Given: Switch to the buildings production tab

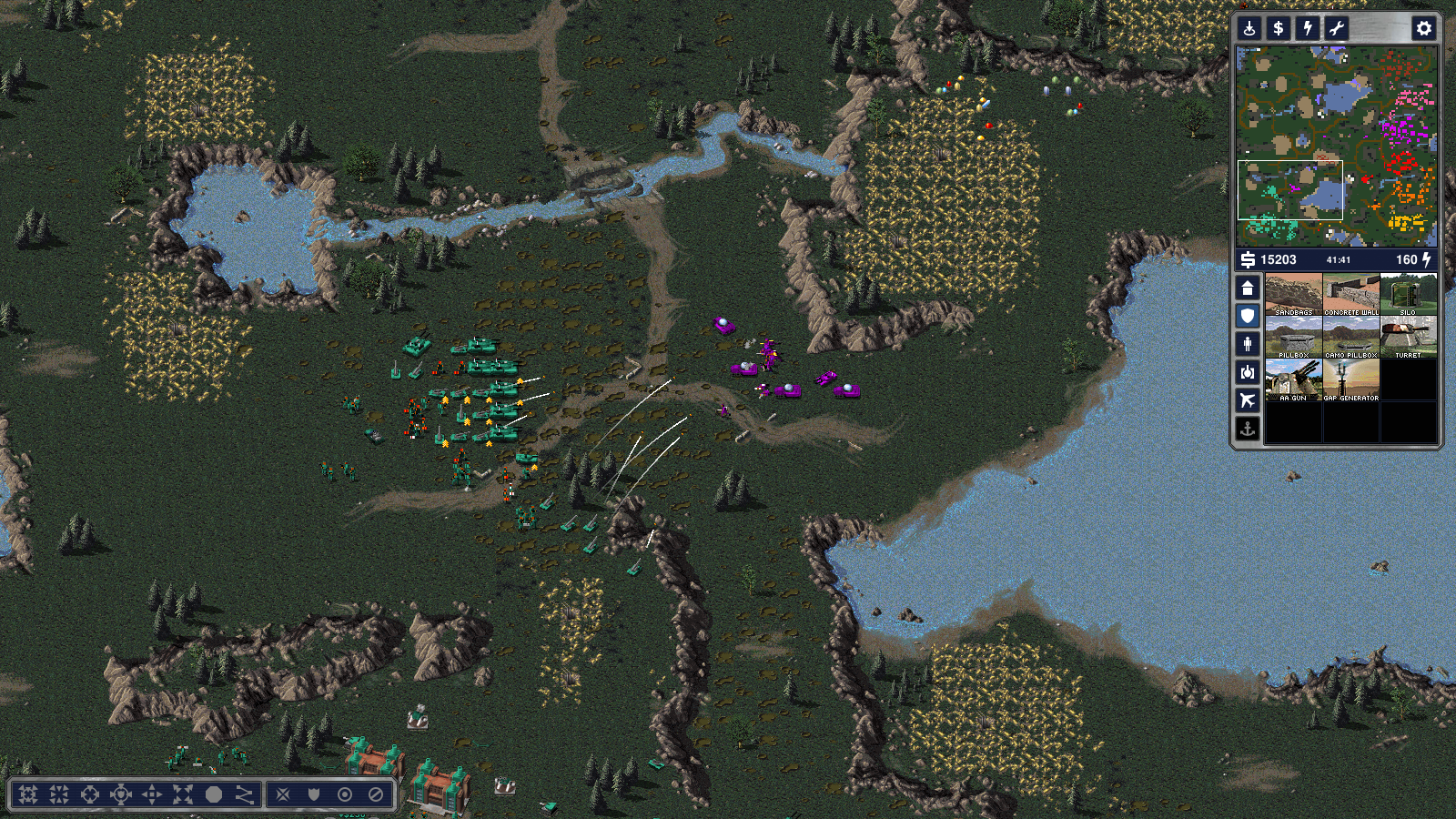Looking at the screenshot, I should [1248, 288].
